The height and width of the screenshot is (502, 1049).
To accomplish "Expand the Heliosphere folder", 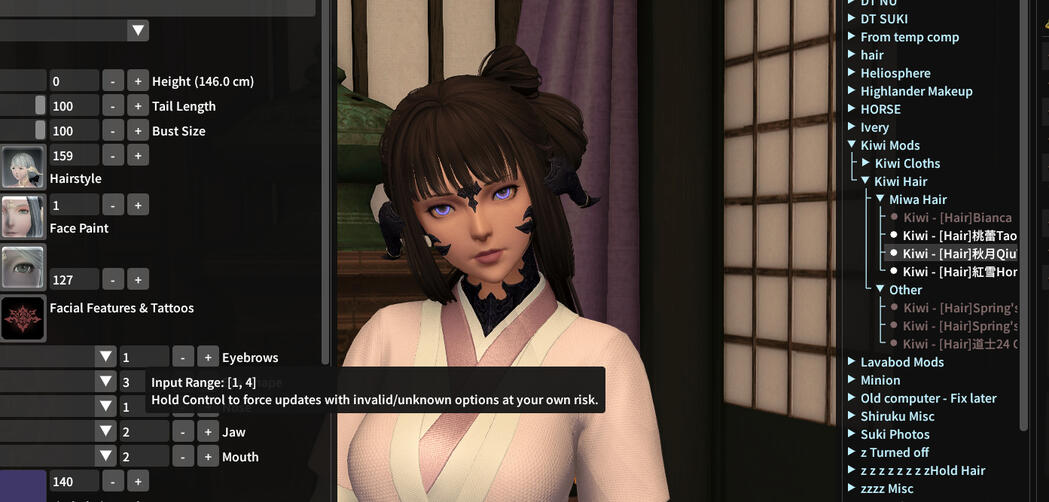I will coord(852,73).
